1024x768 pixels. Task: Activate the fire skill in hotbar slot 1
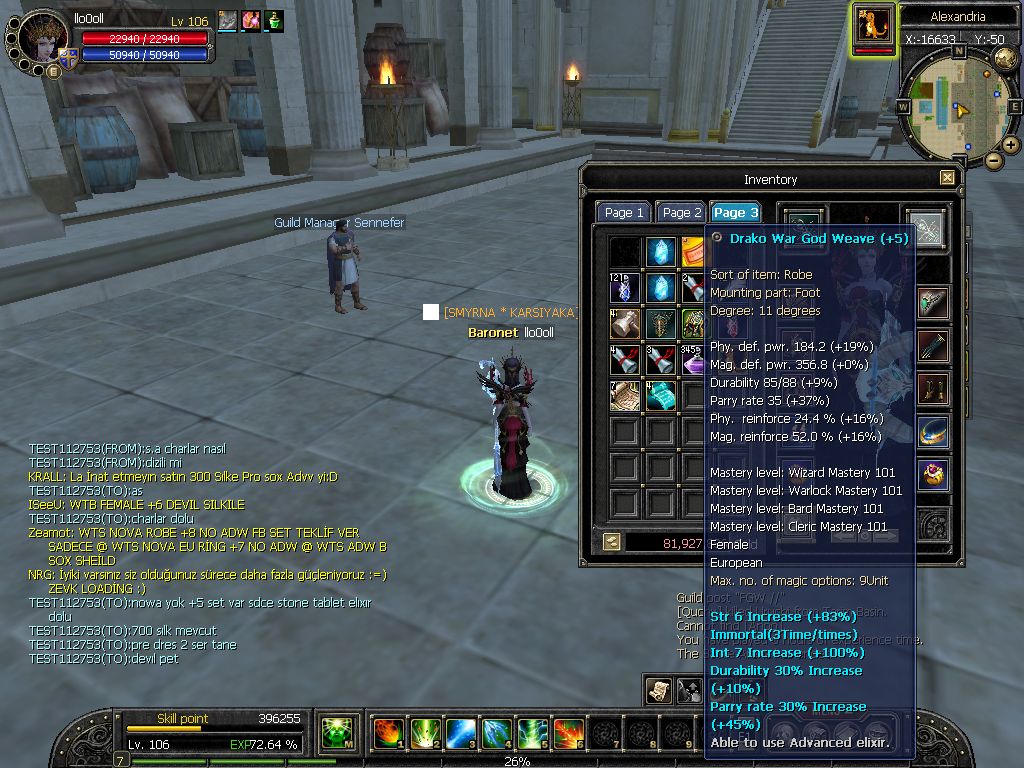click(x=388, y=734)
